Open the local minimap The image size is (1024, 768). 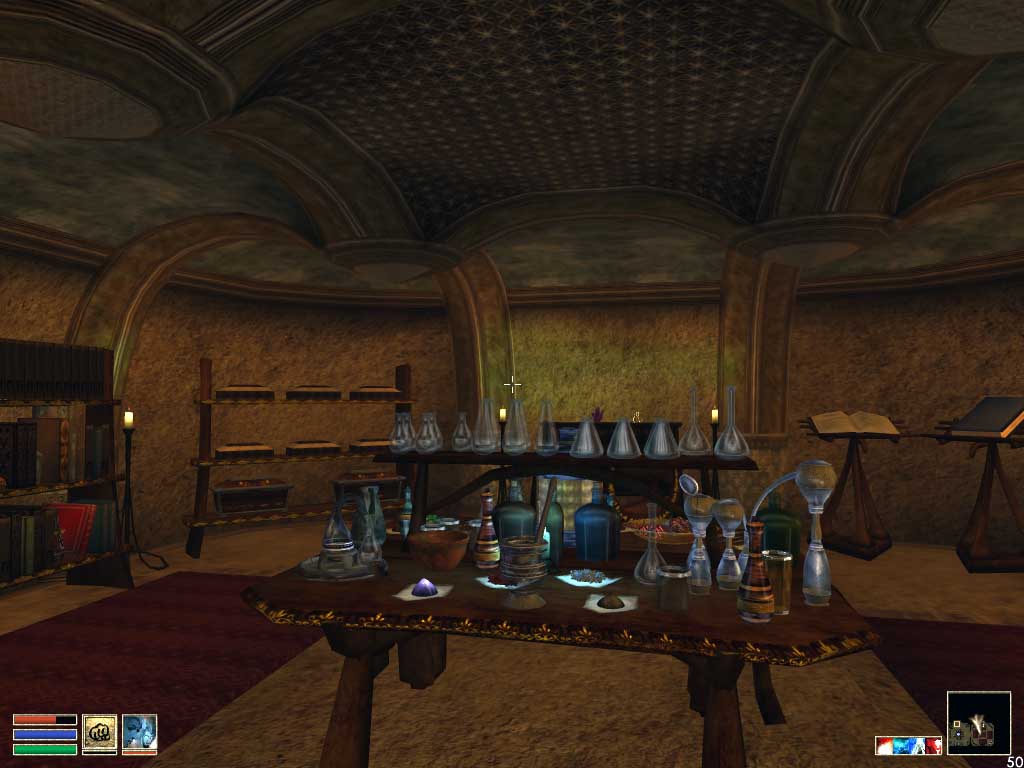pyautogui.click(x=978, y=723)
